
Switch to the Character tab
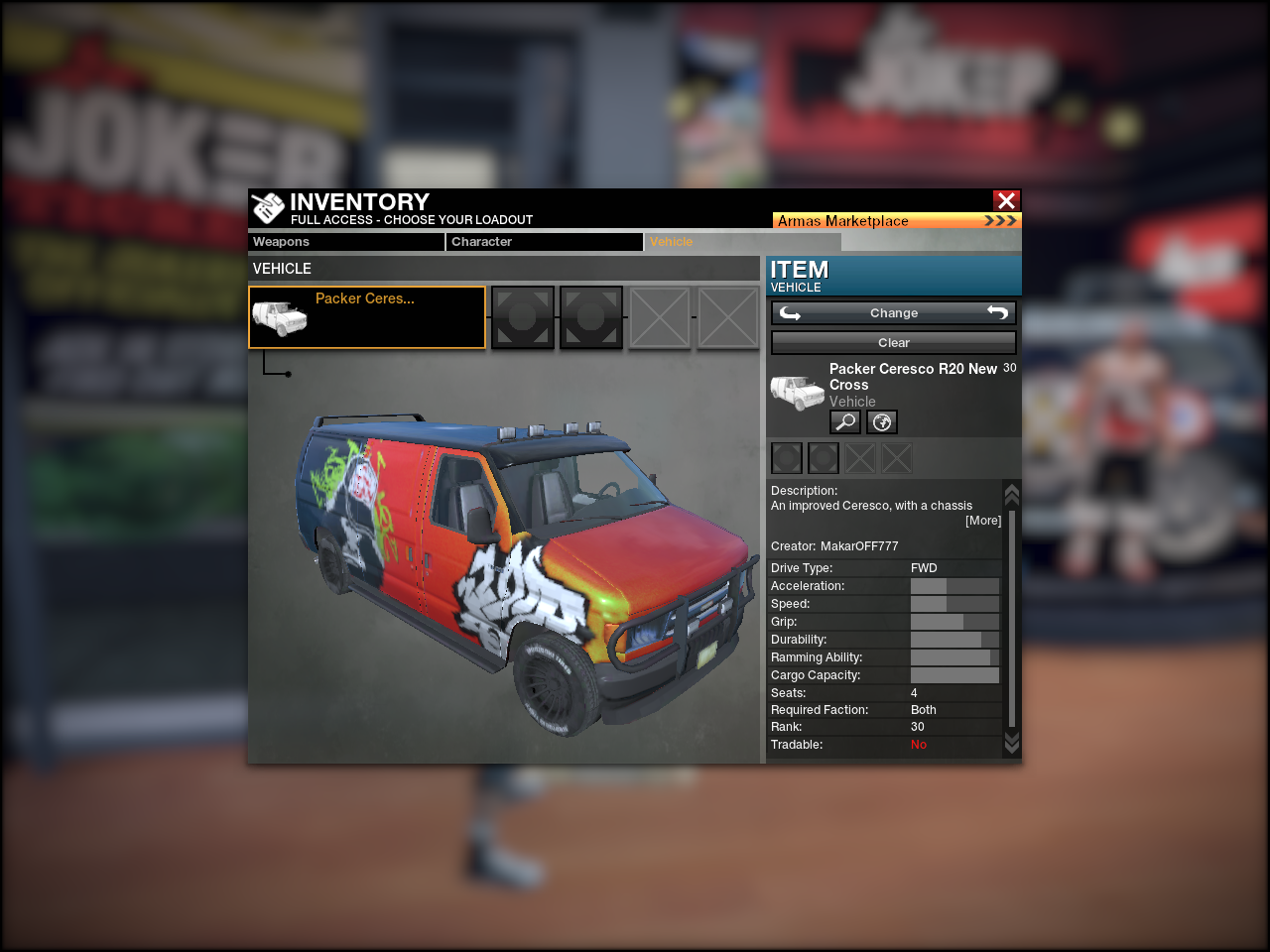pyautogui.click(x=544, y=242)
